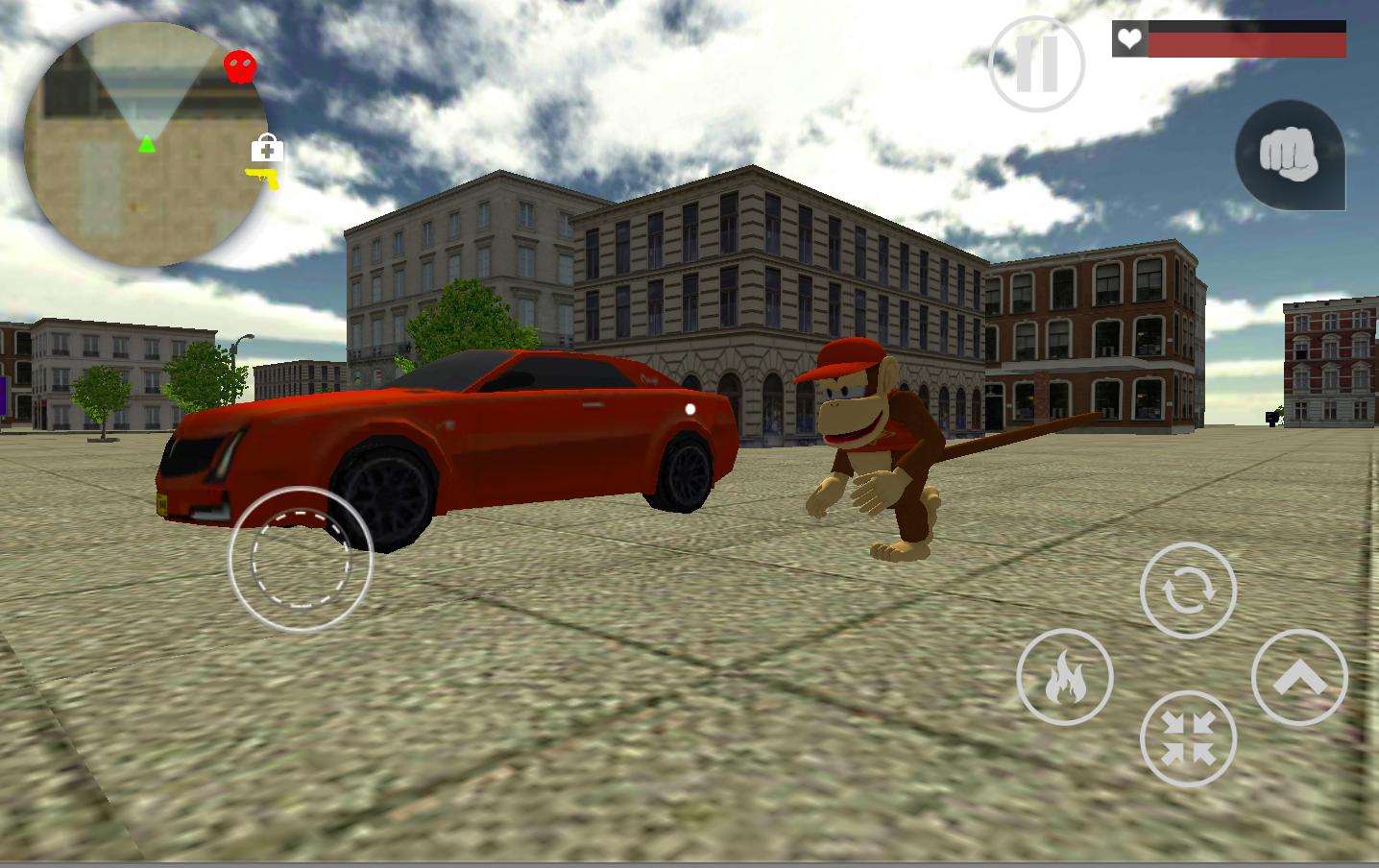The height and width of the screenshot is (868, 1379).
Task: Tap the green player arrow on minimap
Action: coord(146,144)
